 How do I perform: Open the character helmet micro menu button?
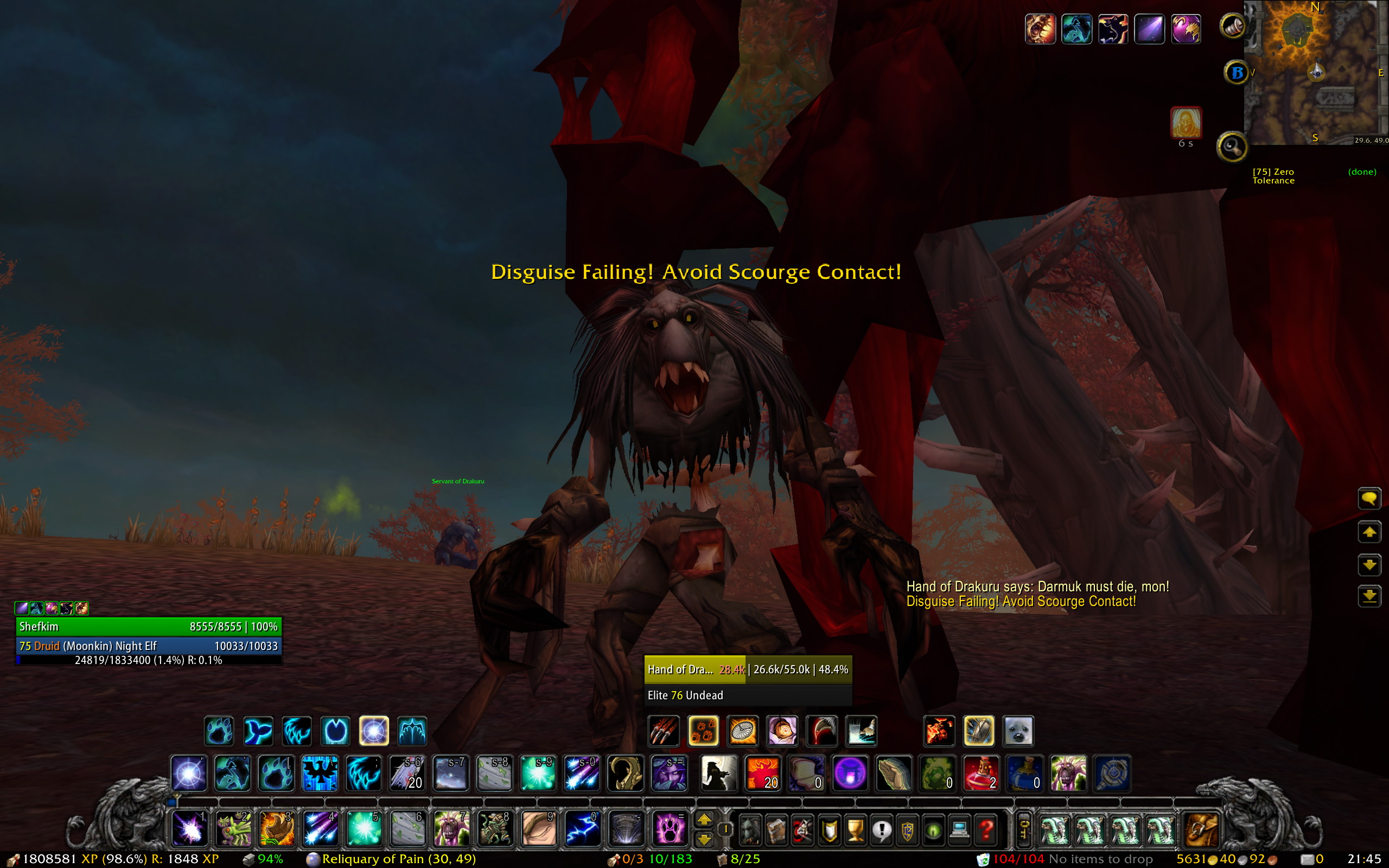click(750, 829)
